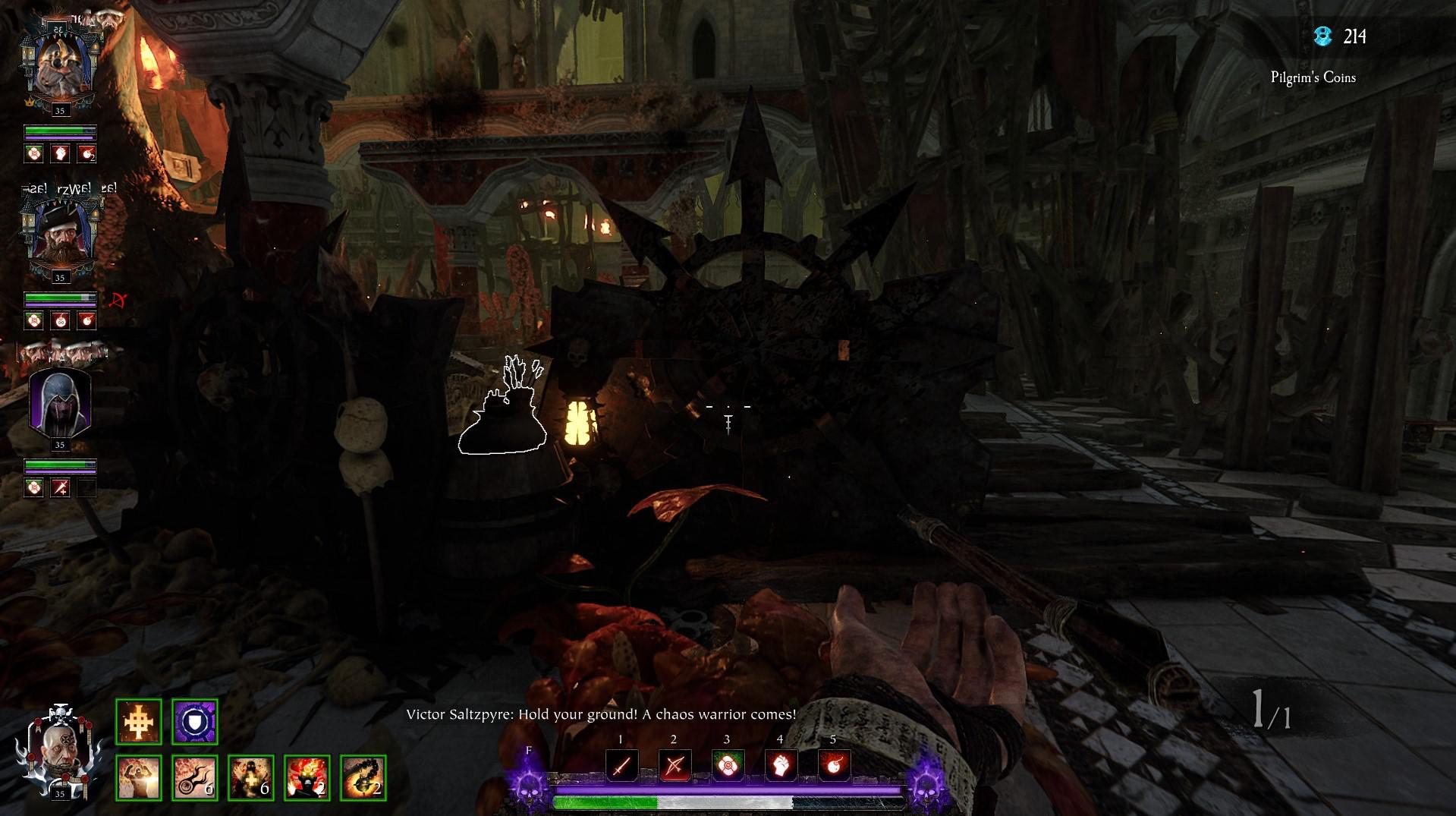Click the Pilgrim's Coins currency icon
This screenshot has height=816, width=1456.
pyautogui.click(x=1322, y=36)
